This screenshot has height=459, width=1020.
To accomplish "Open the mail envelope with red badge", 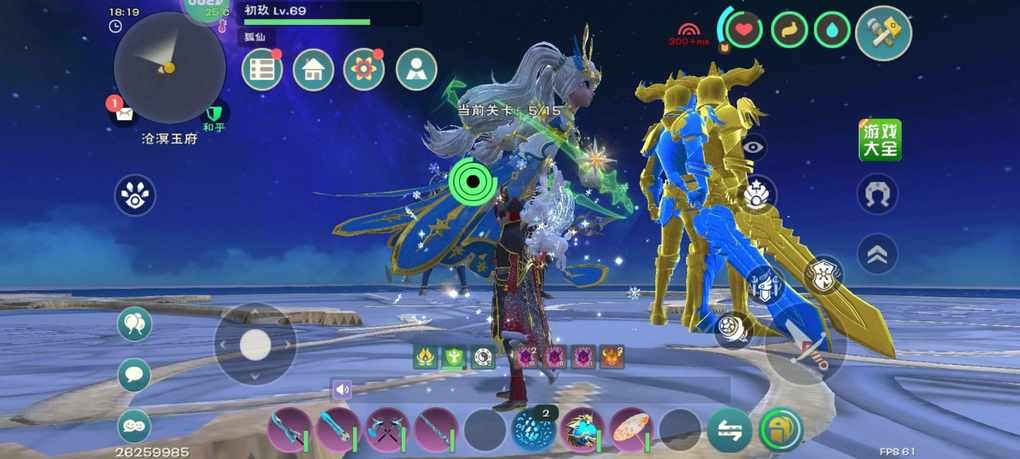I will point(122,112).
